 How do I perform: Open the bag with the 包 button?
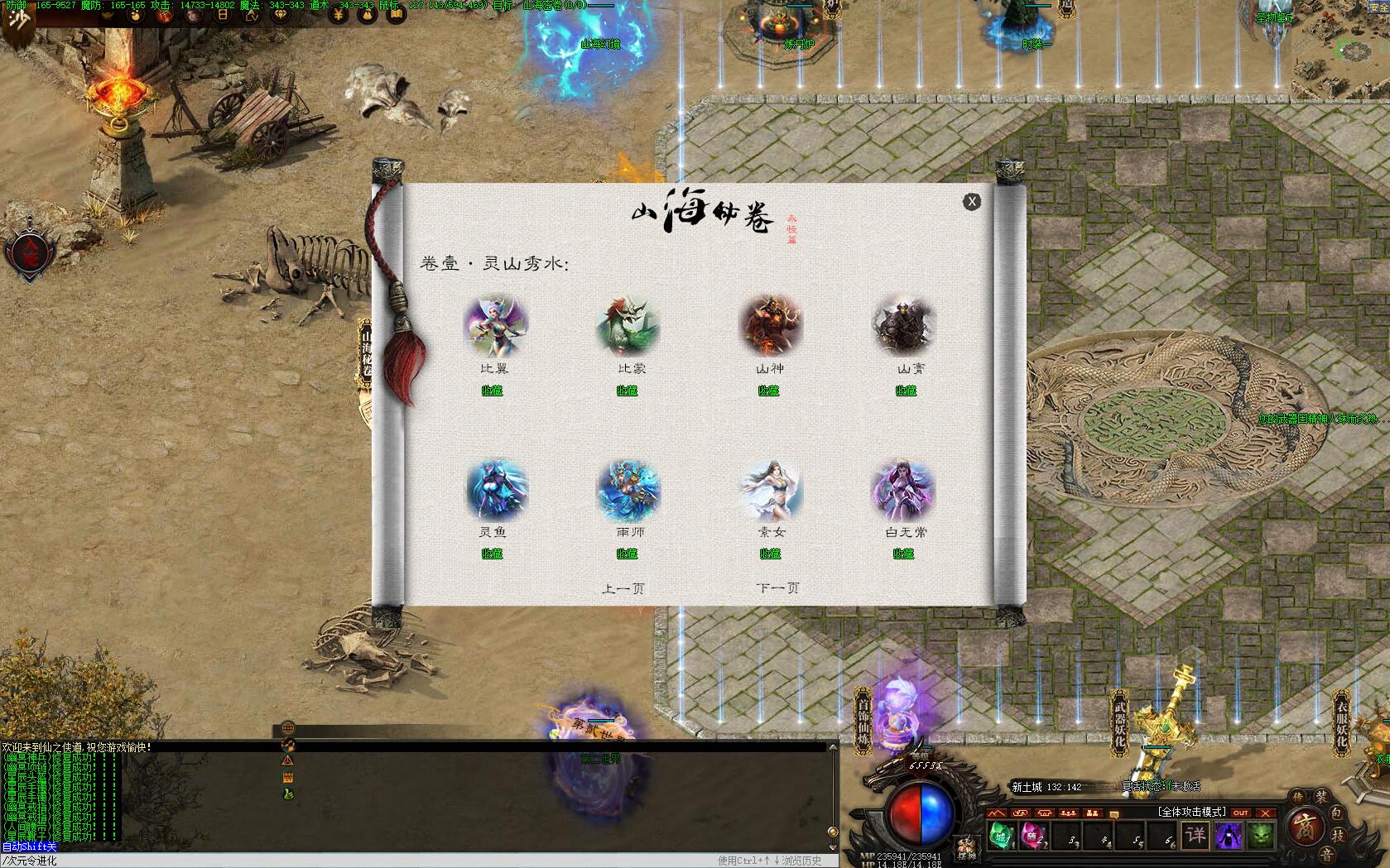click(x=1337, y=814)
